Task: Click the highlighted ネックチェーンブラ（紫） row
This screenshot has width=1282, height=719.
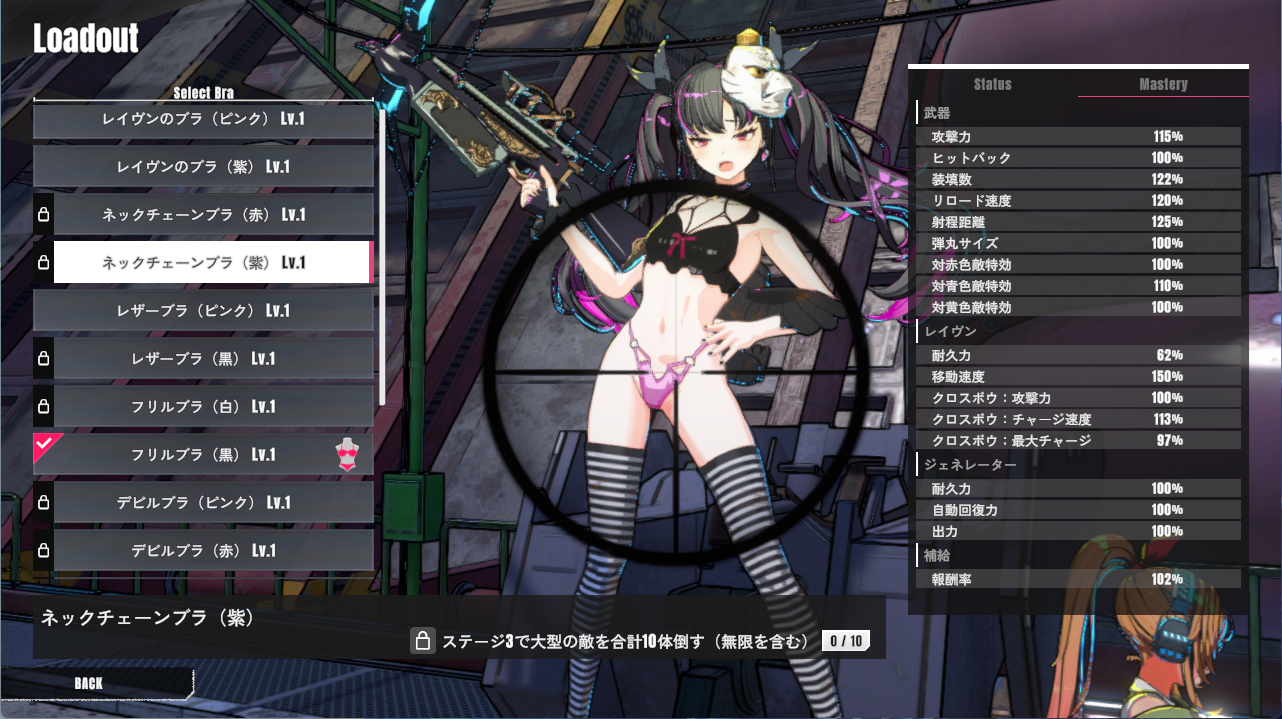Action: click(213, 263)
